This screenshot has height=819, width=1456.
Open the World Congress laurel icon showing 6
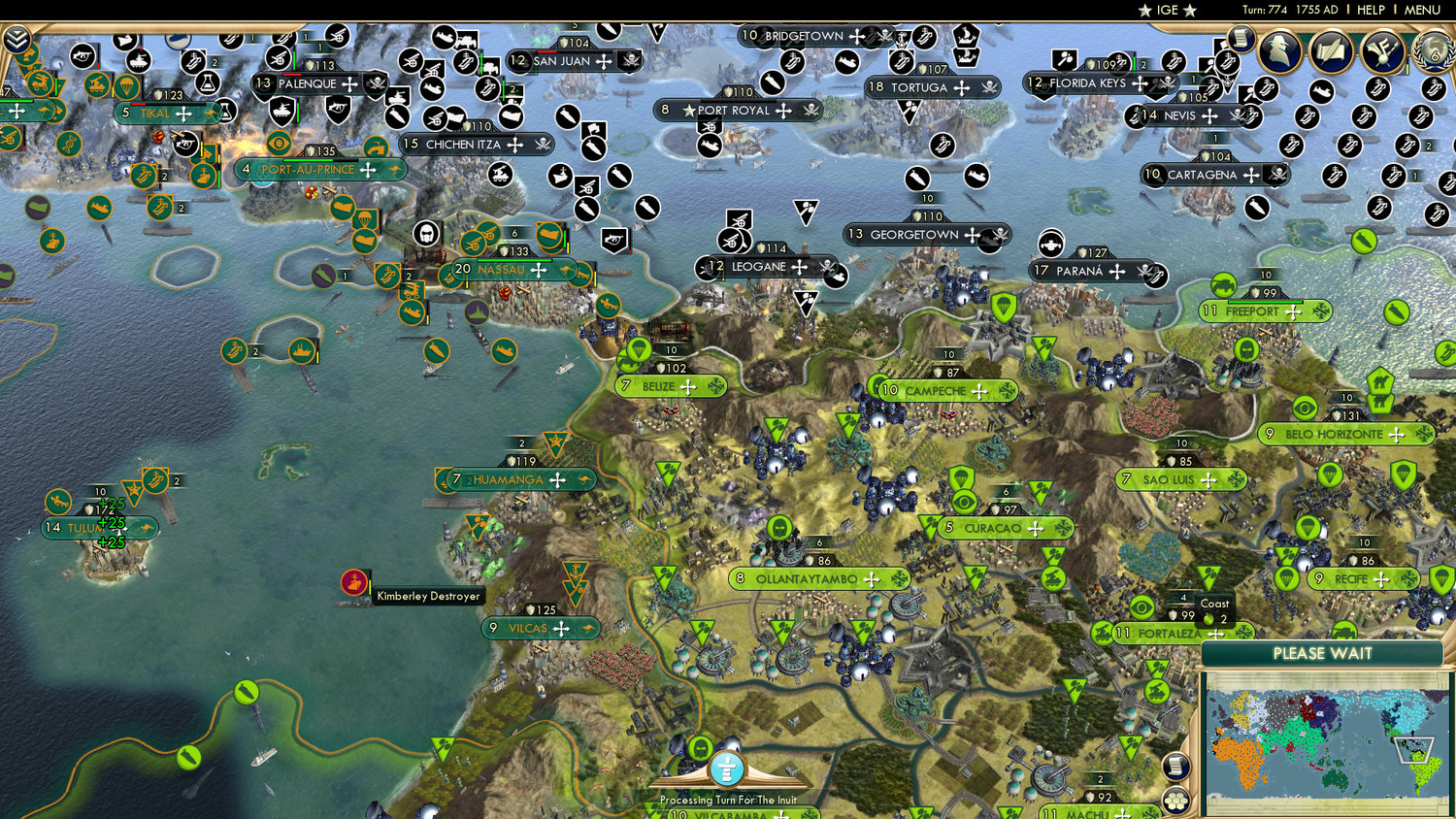coord(1430,52)
